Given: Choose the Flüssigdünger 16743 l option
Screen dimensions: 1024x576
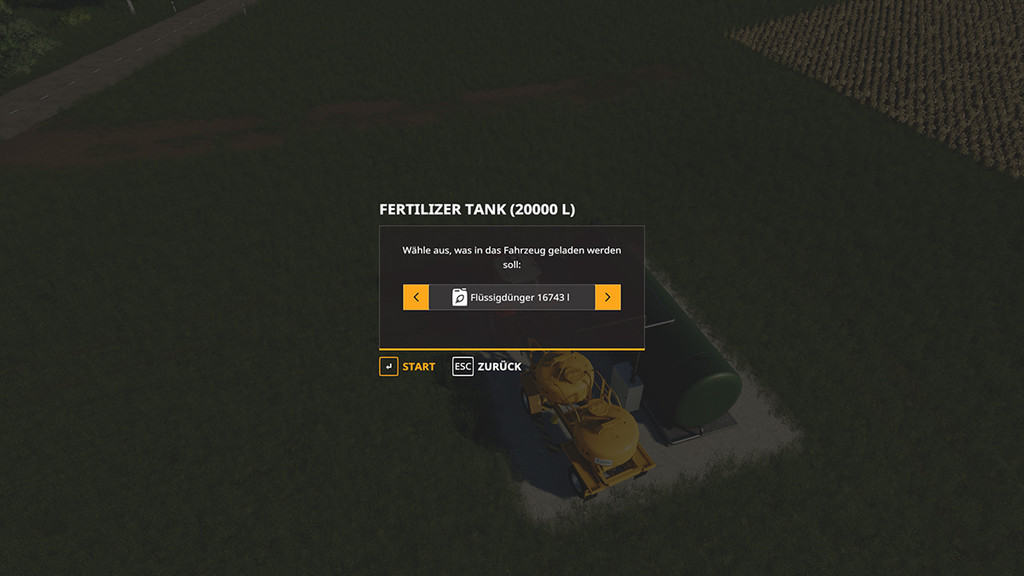Looking at the screenshot, I should click(x=511, y=297).
